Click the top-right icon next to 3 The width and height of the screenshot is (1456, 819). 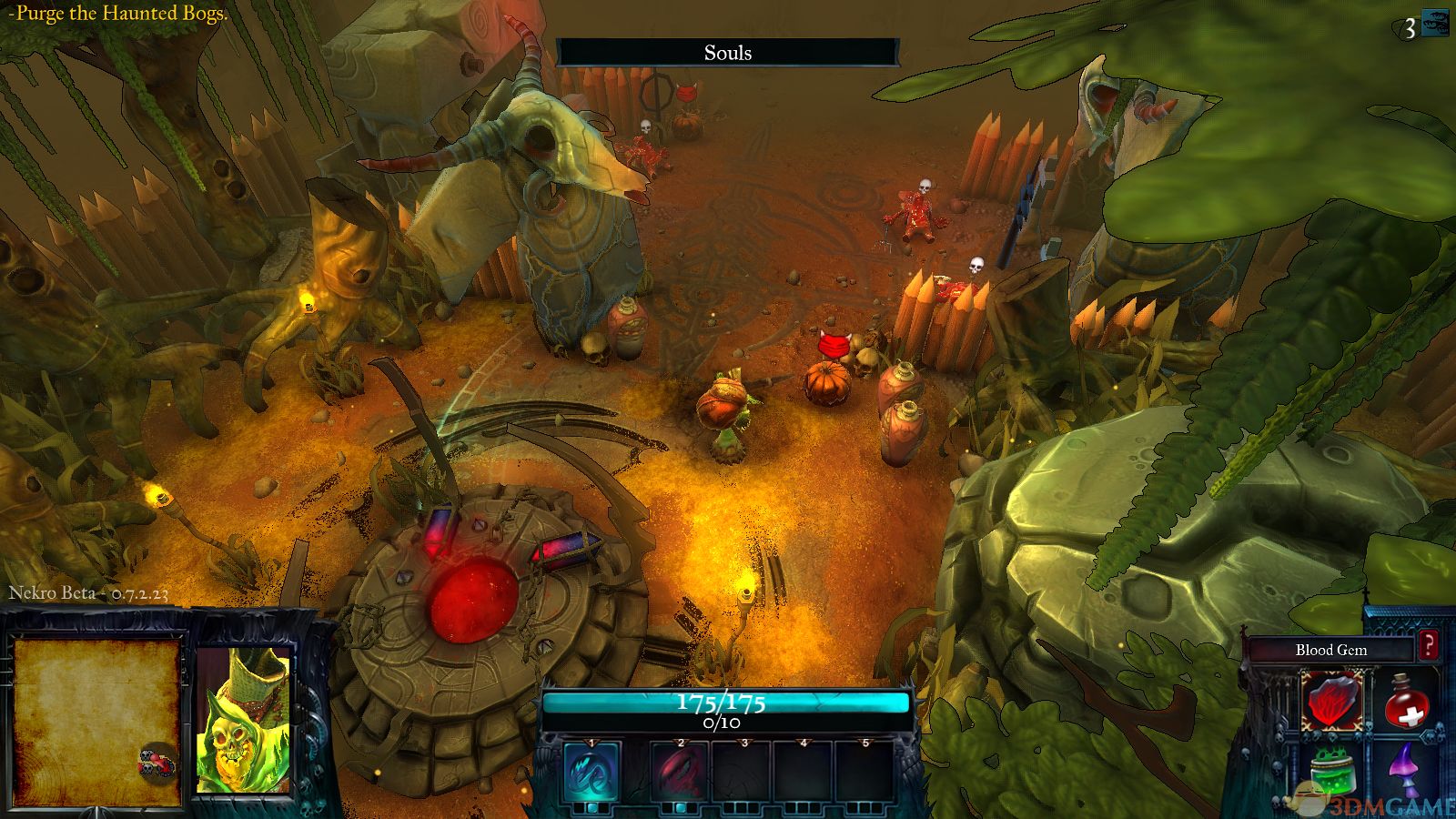pyautogui.click(x=1436, y=24)
